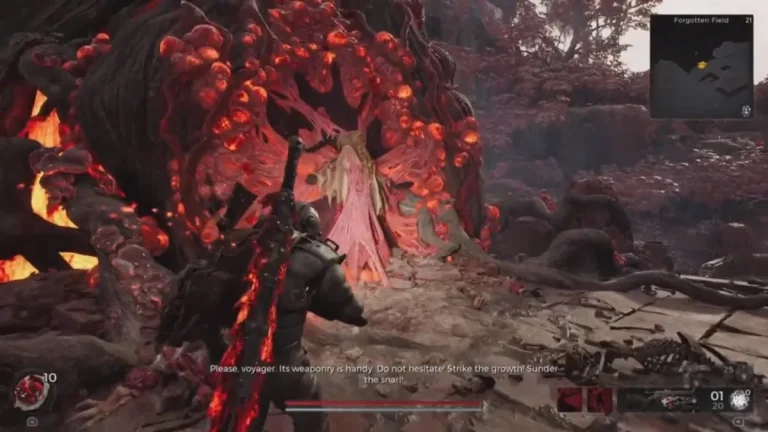This screenshot has width=768, height=432.
Task: Click the white weapon mod orb icon
Action: [741, 400]
